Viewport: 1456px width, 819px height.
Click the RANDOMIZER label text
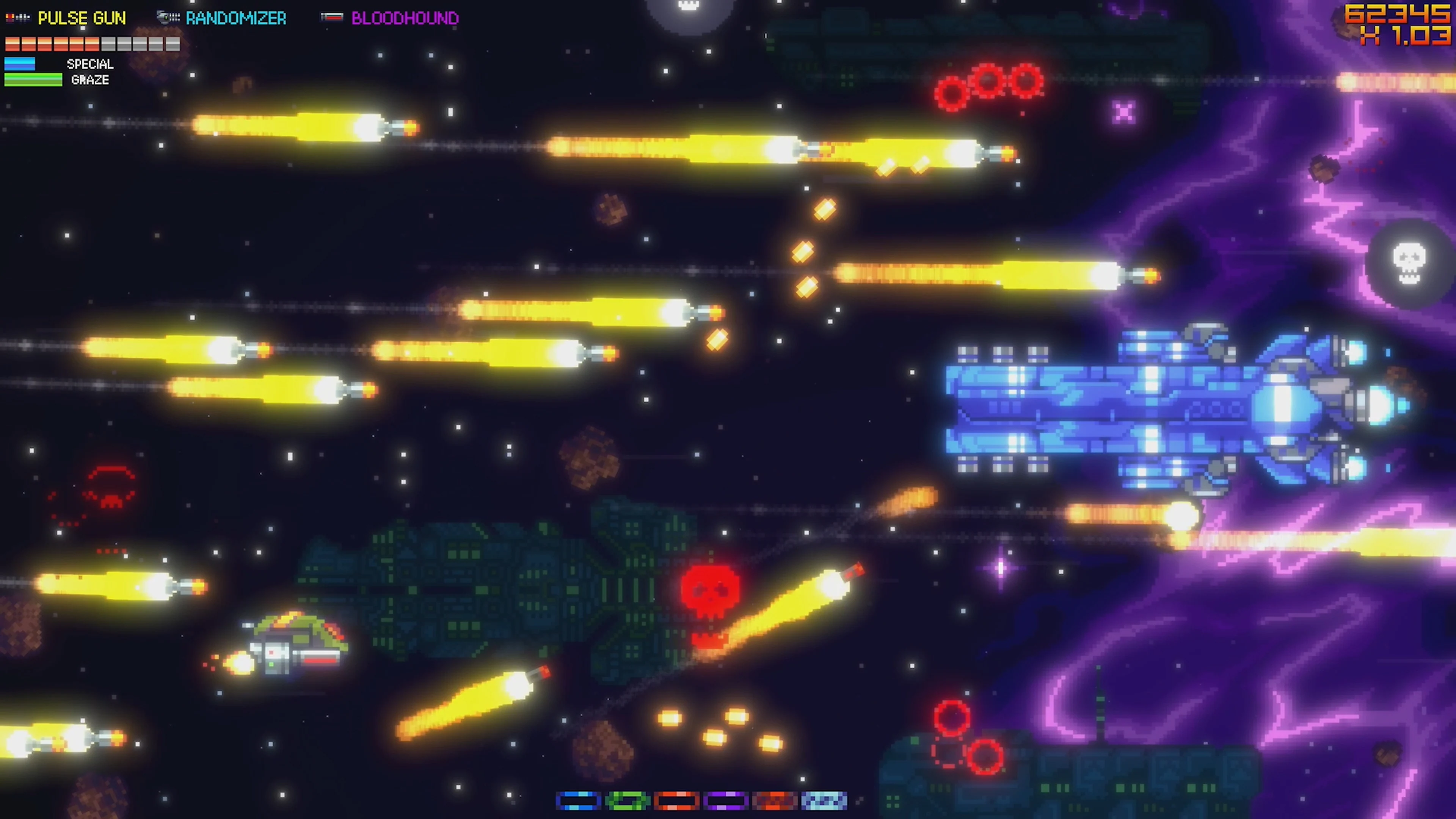click(x=236, y=17)
